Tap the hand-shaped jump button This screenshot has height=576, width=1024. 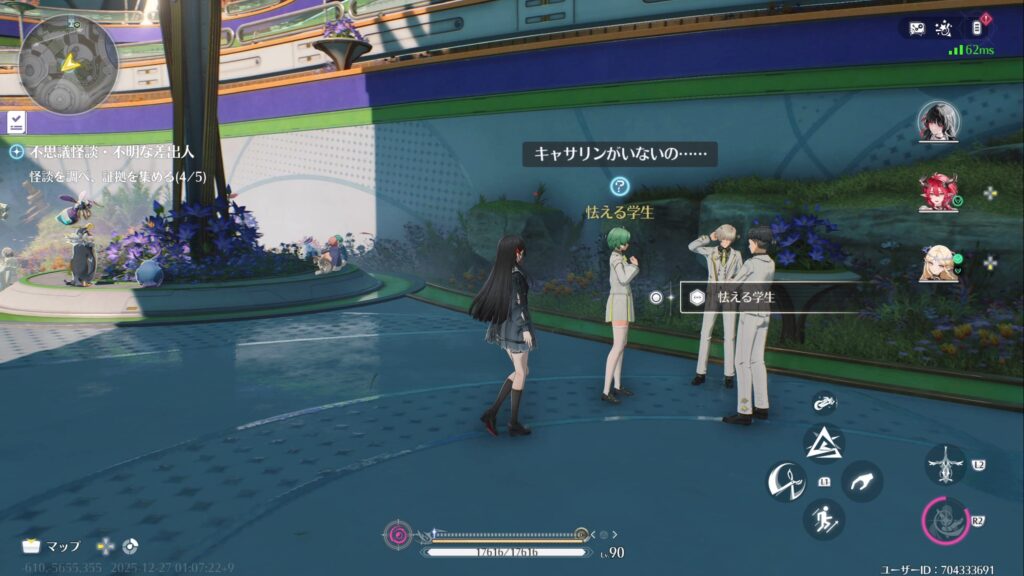pyautogui.click(x=861, y=482)
